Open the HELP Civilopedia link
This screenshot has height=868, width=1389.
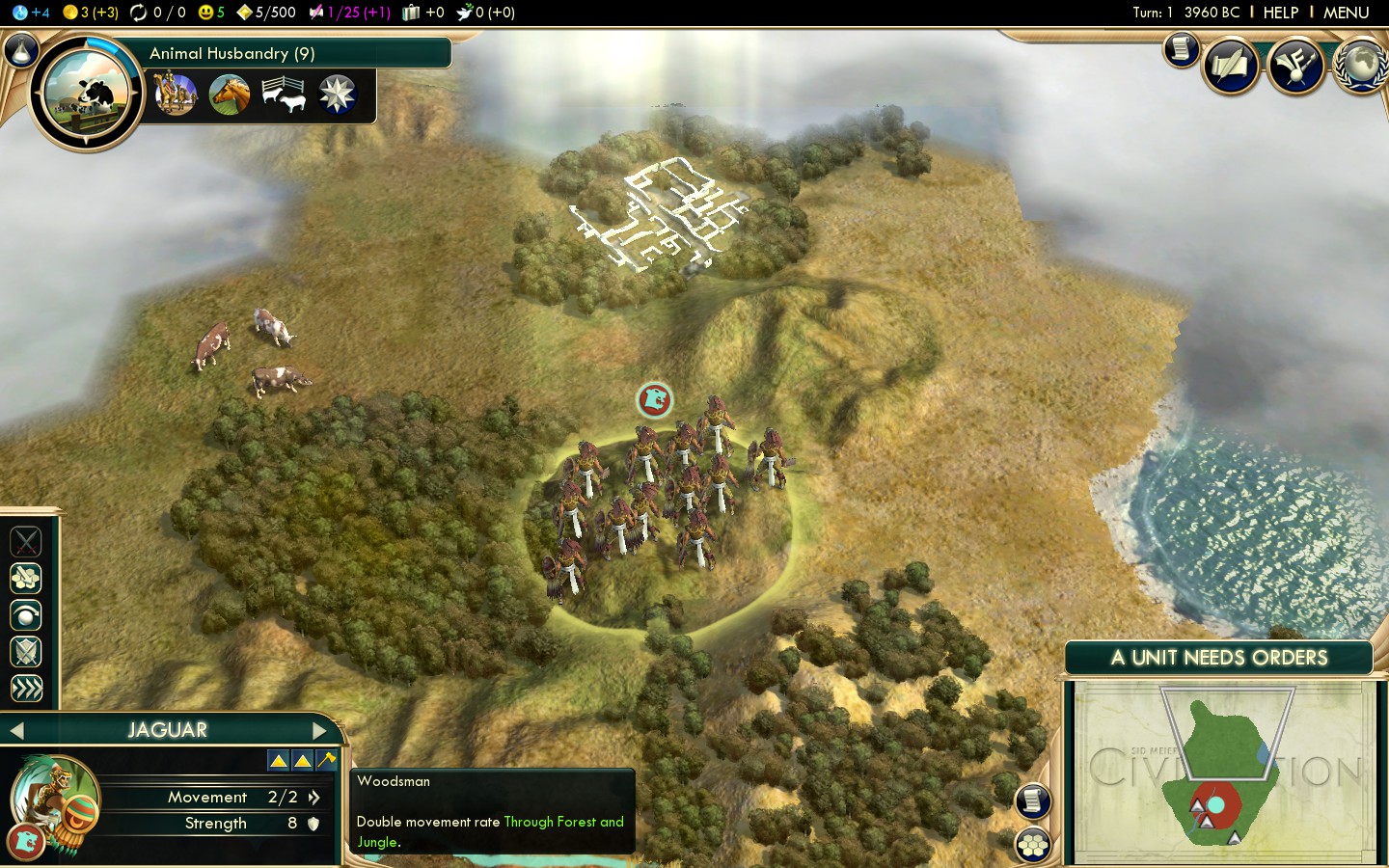pyautogui.click(x=1280, y=13)
